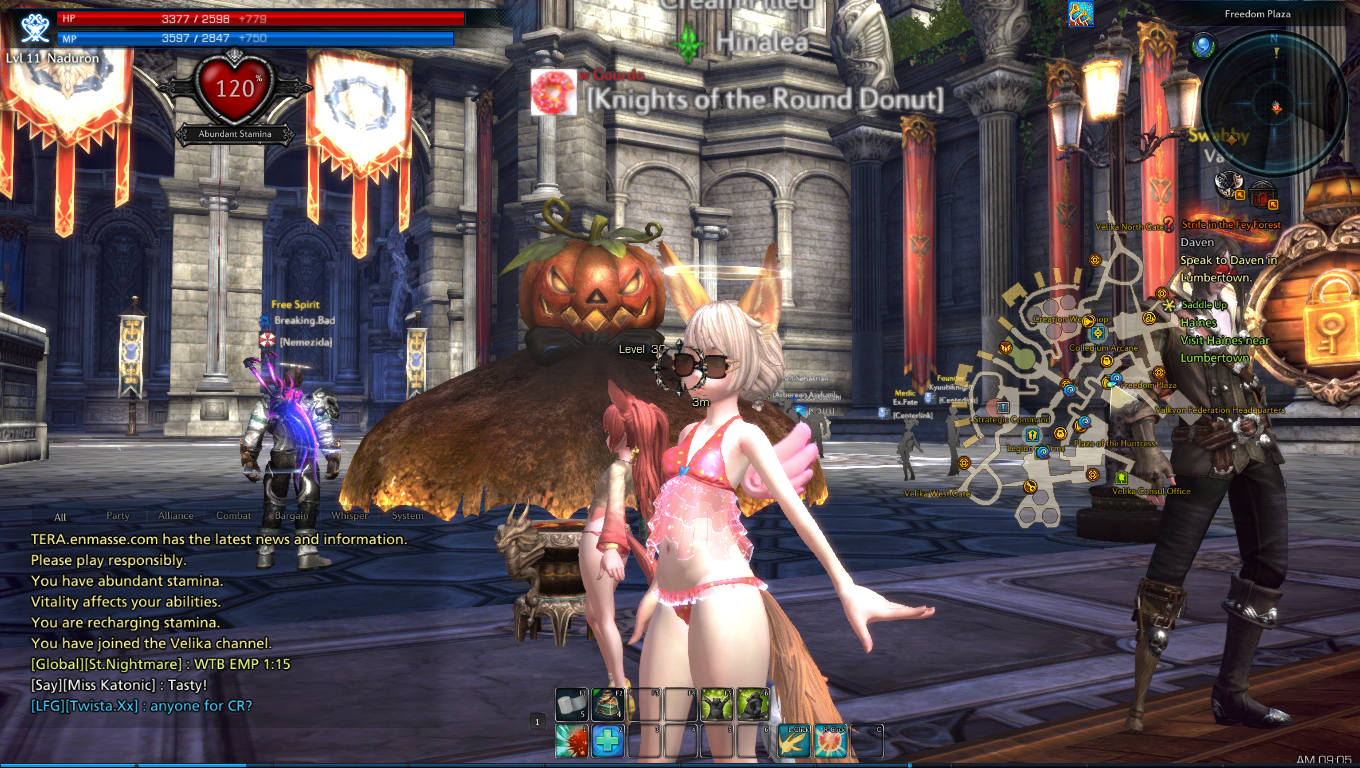The image size is (1360, 768).
Task: Open the System chat tab
Action: click(x=408, y=516)
